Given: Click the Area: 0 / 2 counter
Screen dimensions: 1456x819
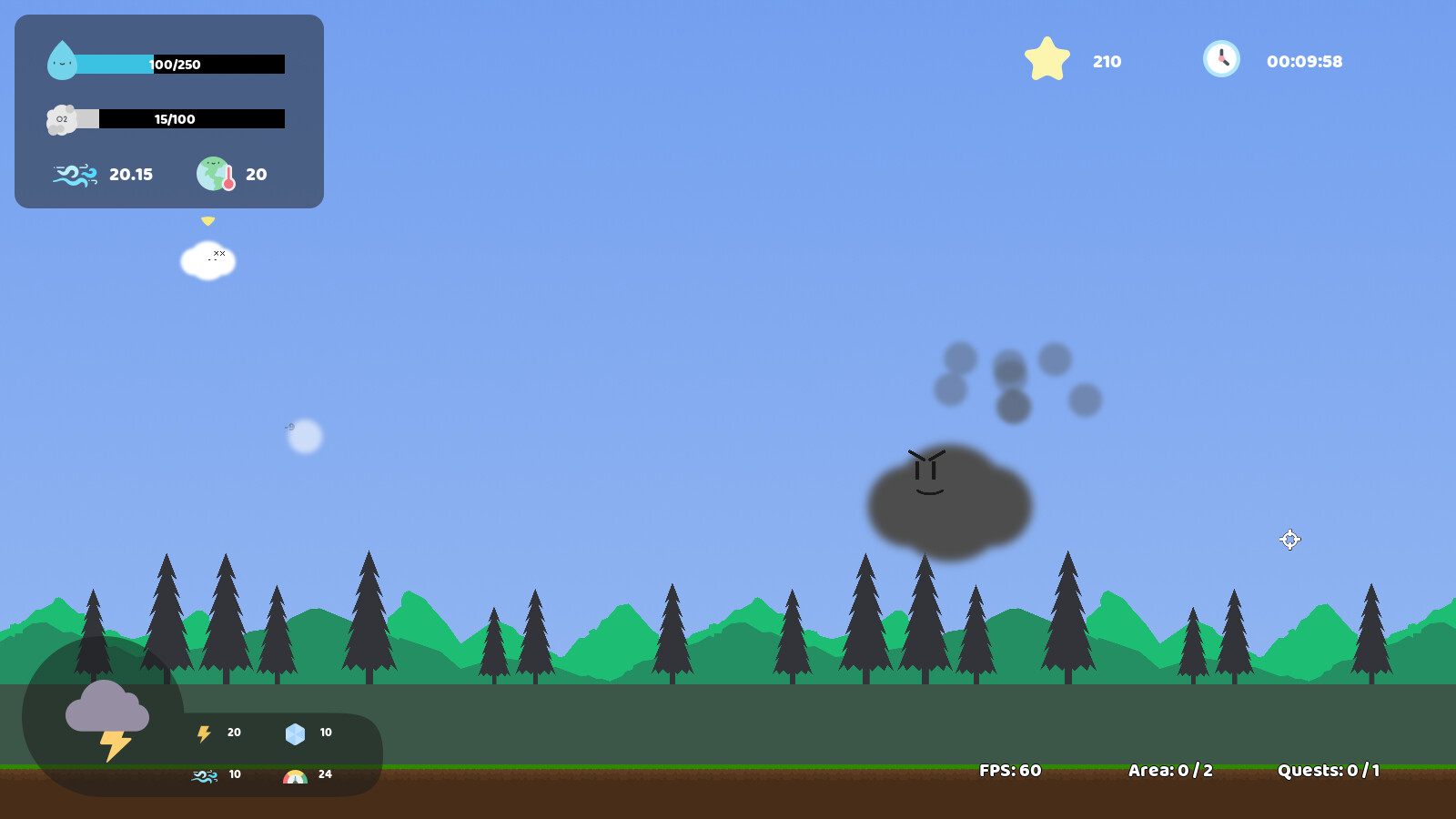Looking at the screenshot, I should 1168,769.
